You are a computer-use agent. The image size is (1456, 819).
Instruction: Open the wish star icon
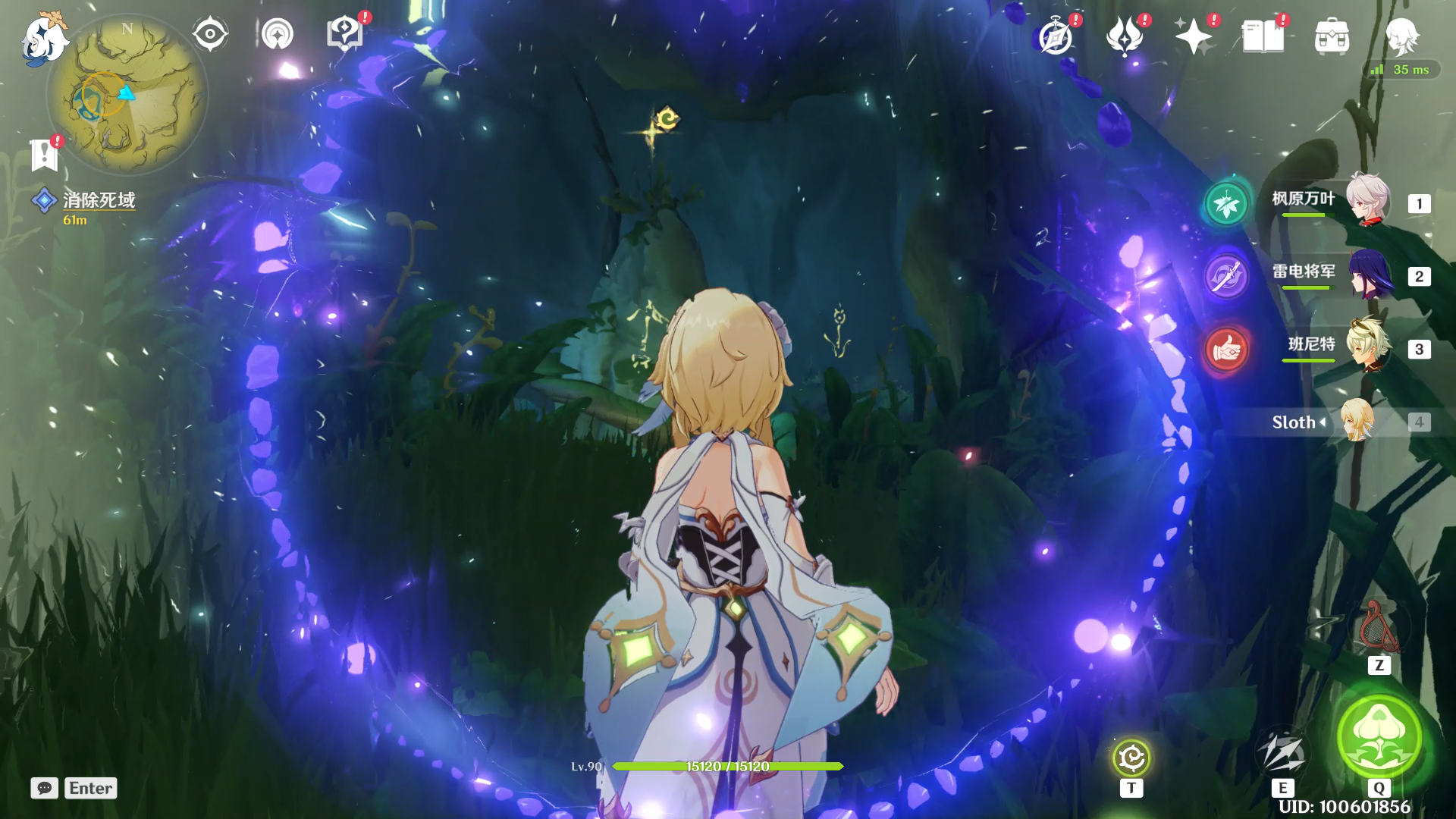tap(1193, 36)
